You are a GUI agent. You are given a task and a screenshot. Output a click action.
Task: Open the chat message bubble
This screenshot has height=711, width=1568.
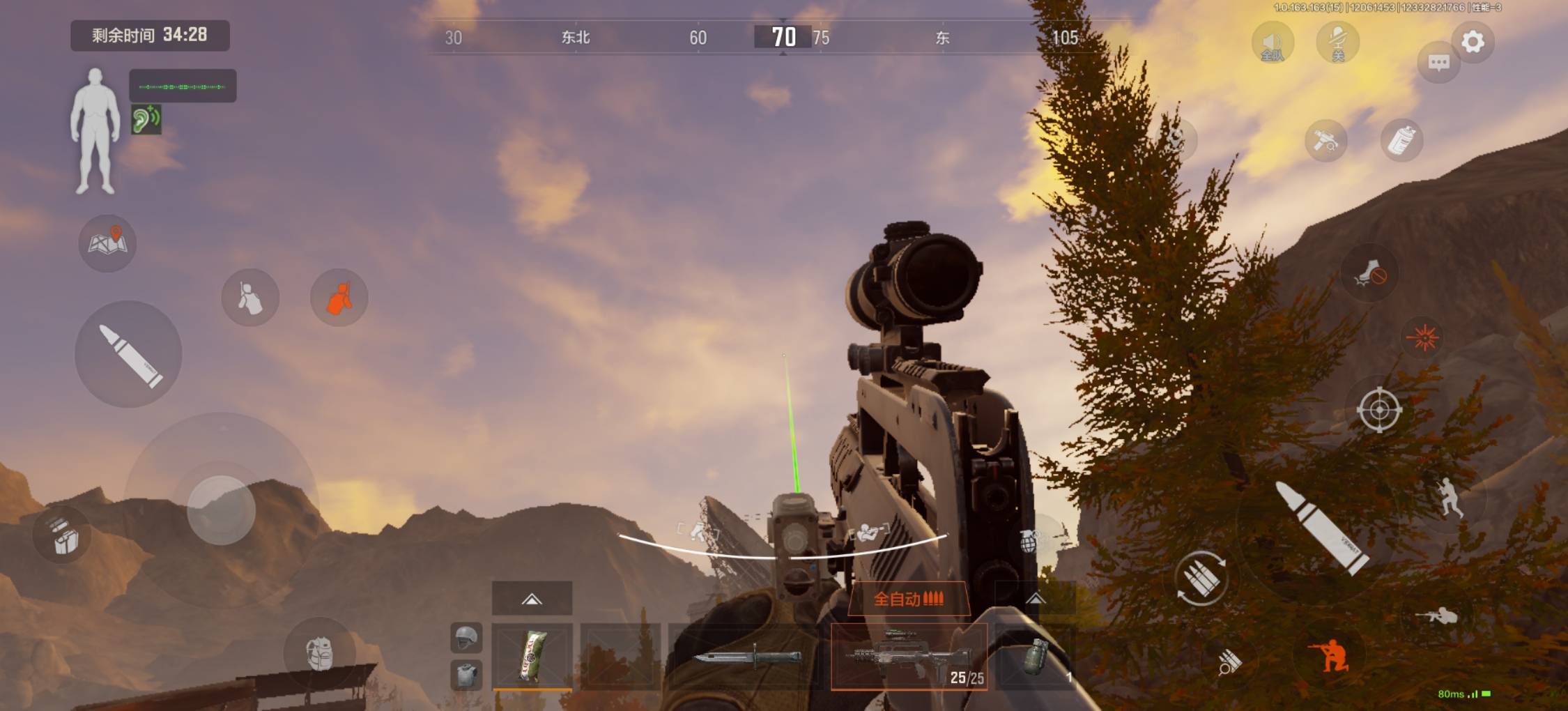coord(1438,63)
